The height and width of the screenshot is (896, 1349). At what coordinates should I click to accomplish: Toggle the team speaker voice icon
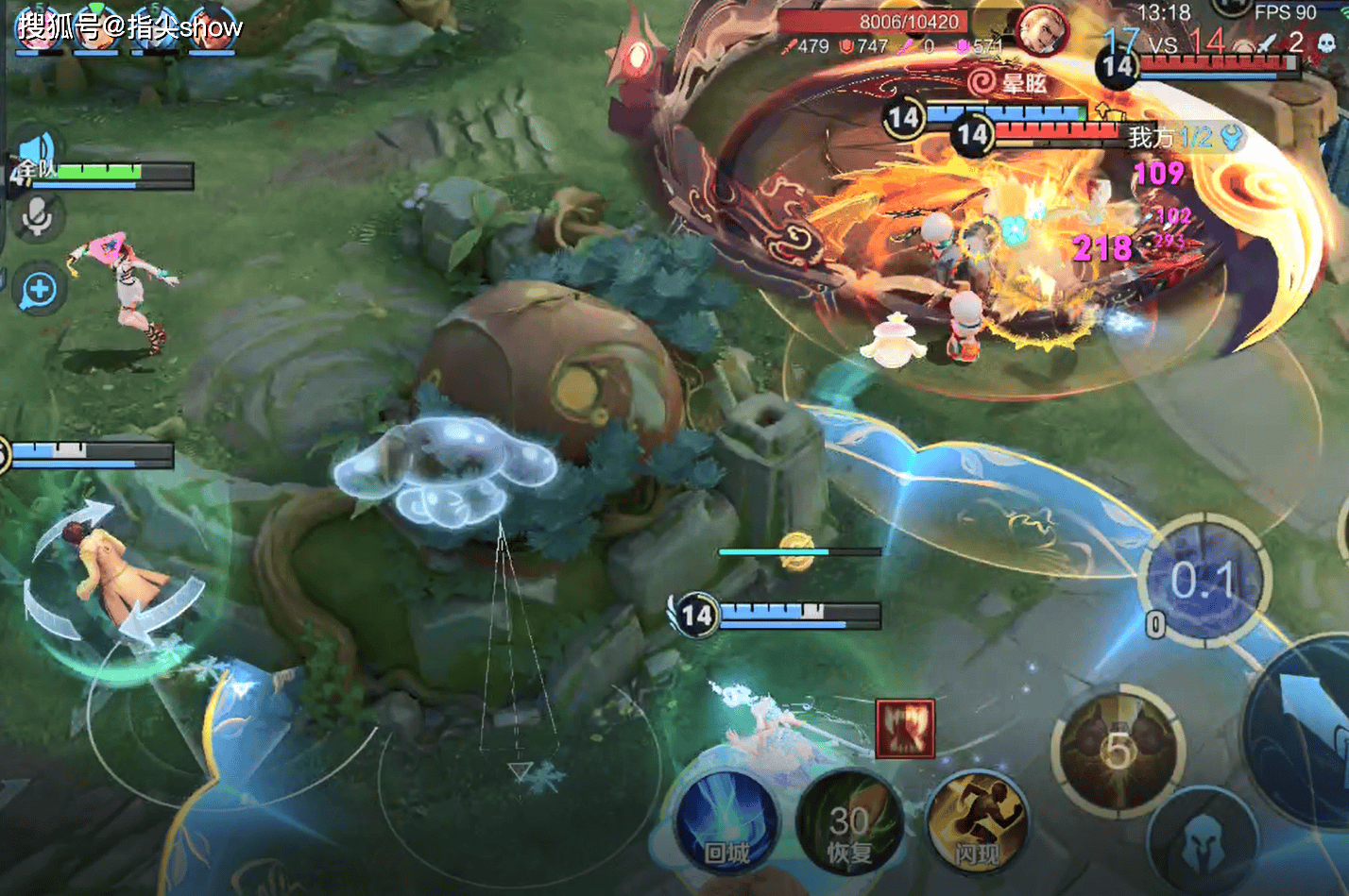38,151
